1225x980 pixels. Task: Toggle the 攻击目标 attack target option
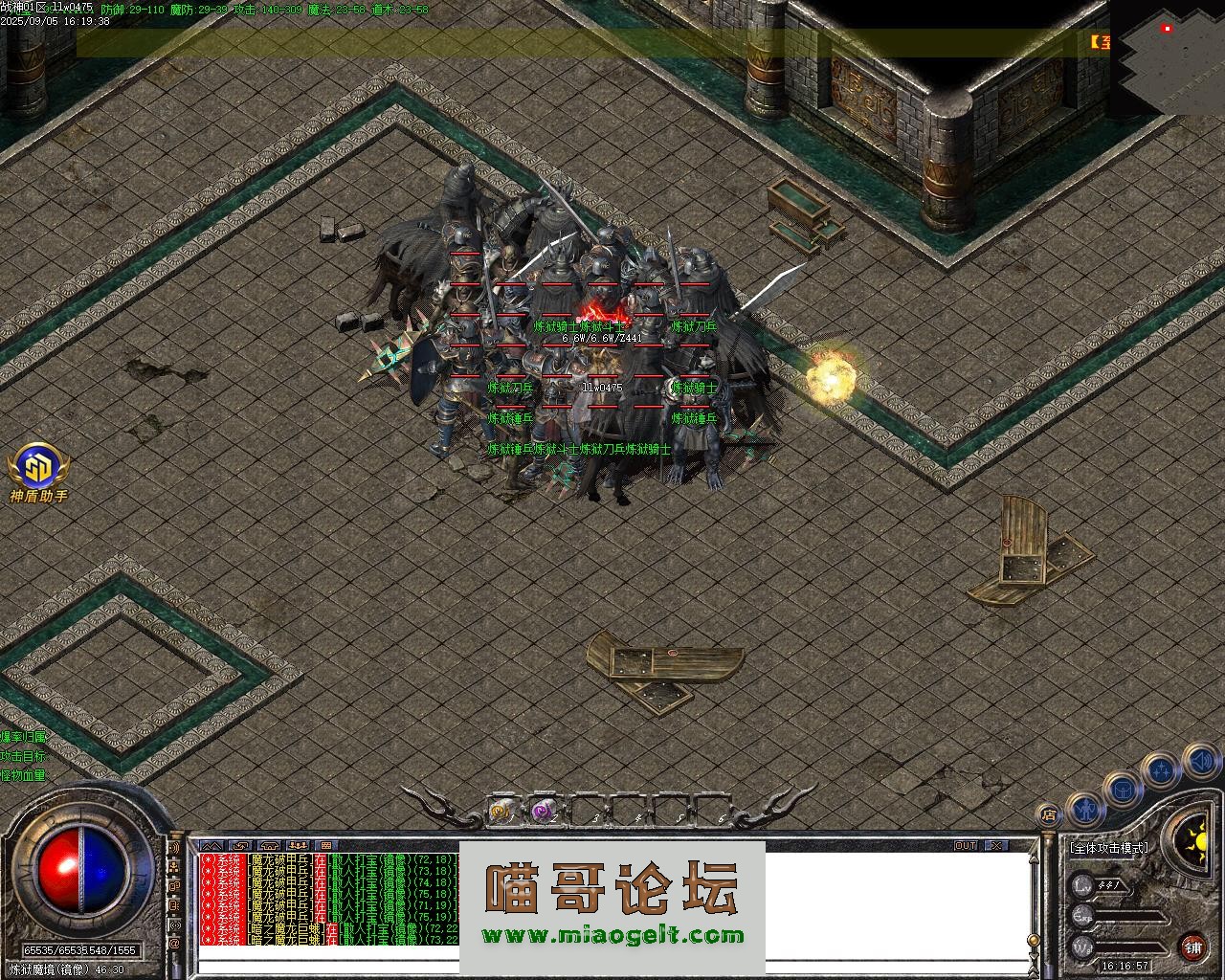pyautogui.click(x=23, y=756)
